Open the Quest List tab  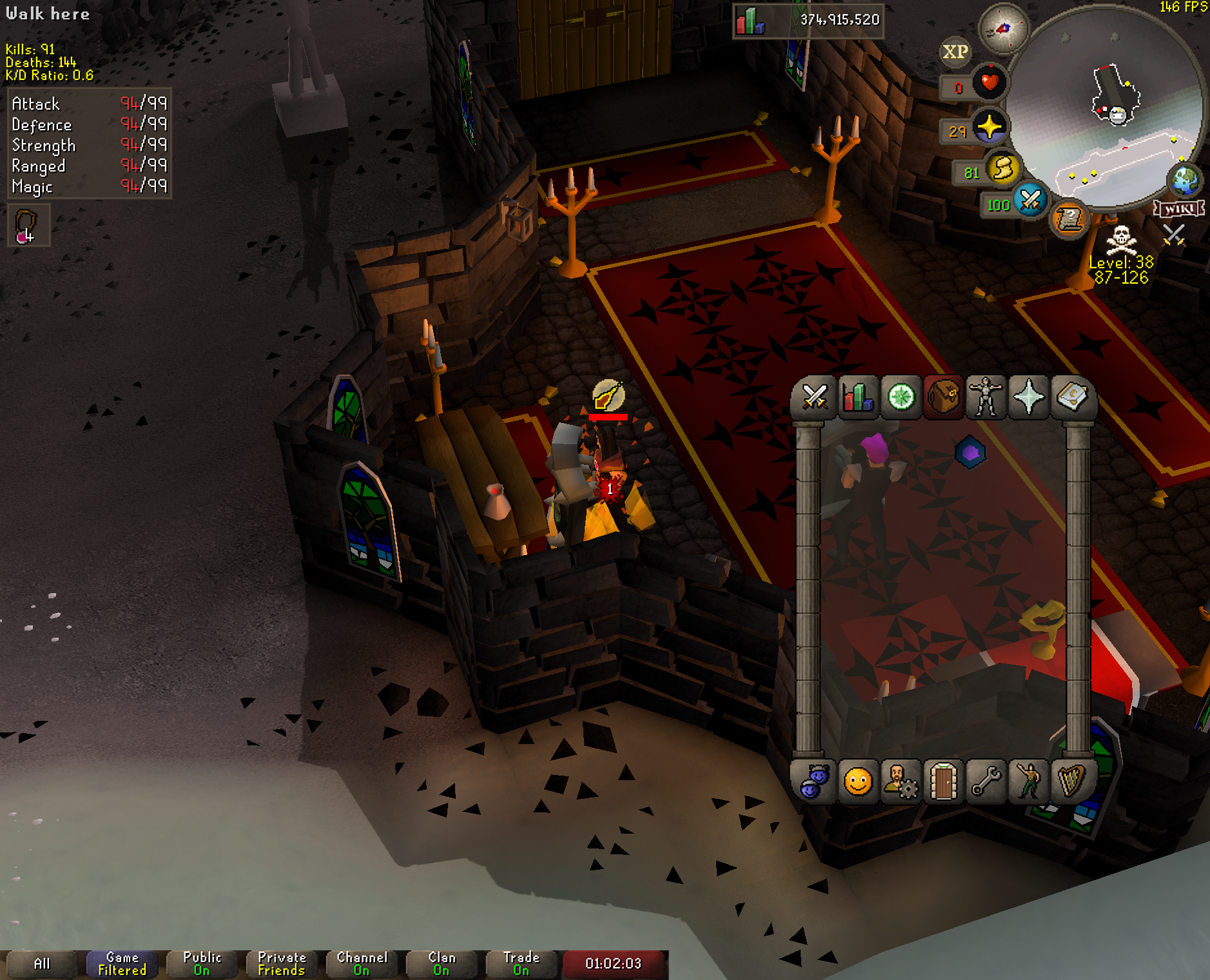click(901, 397)
